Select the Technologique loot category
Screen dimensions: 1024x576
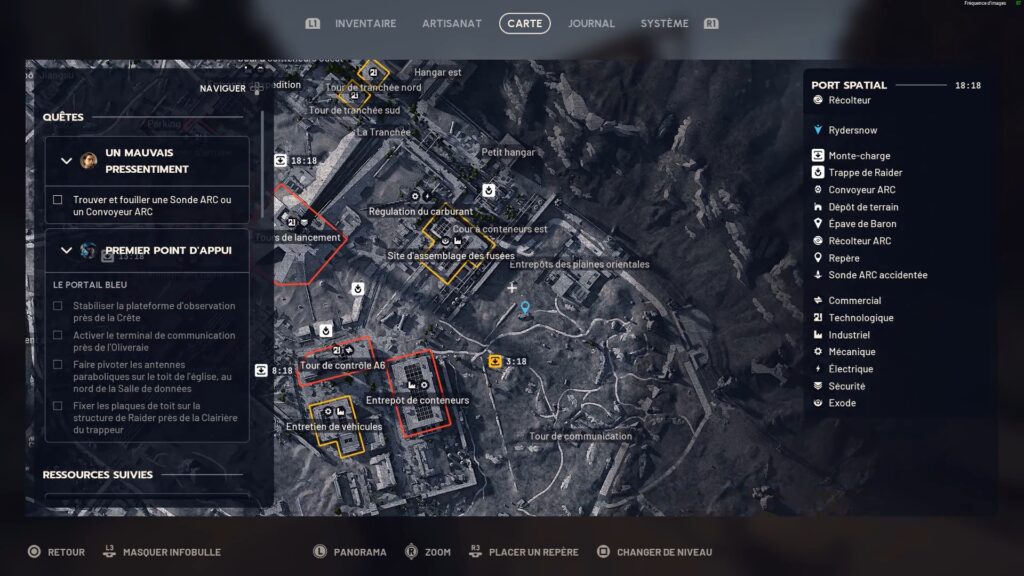tap(861, 318)
